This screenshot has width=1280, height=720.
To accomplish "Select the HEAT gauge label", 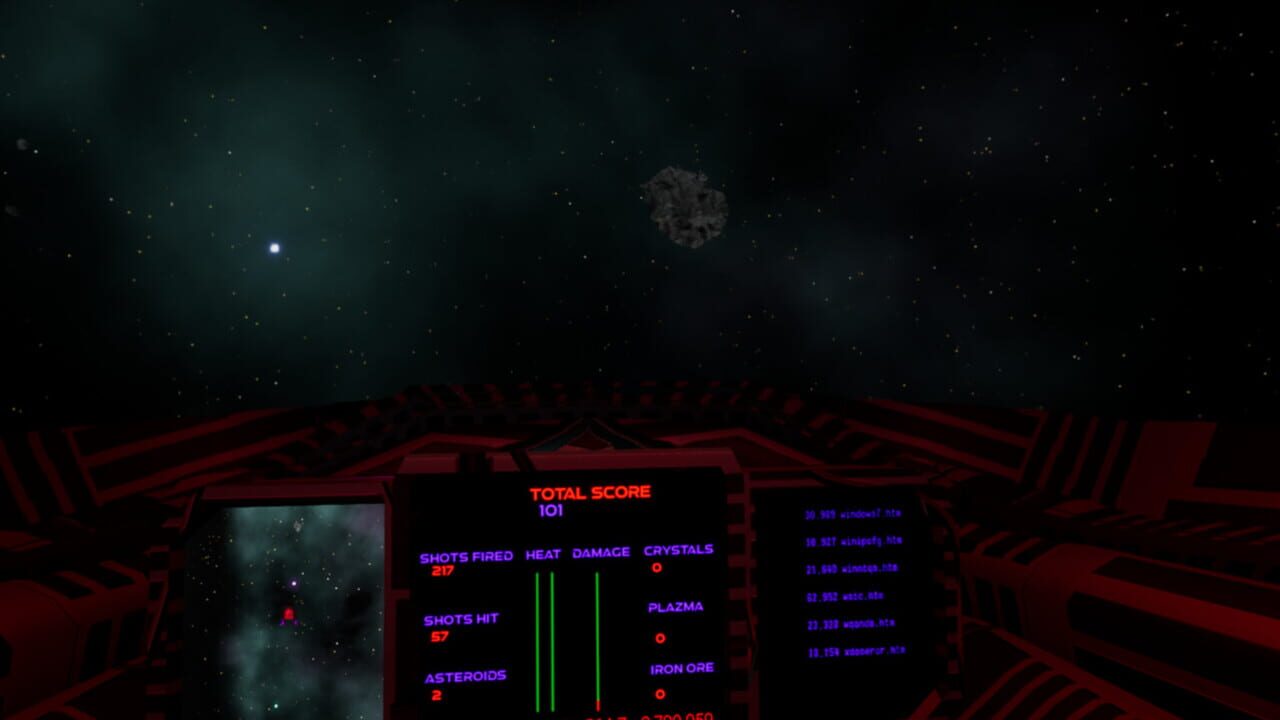I will point(542,550).
